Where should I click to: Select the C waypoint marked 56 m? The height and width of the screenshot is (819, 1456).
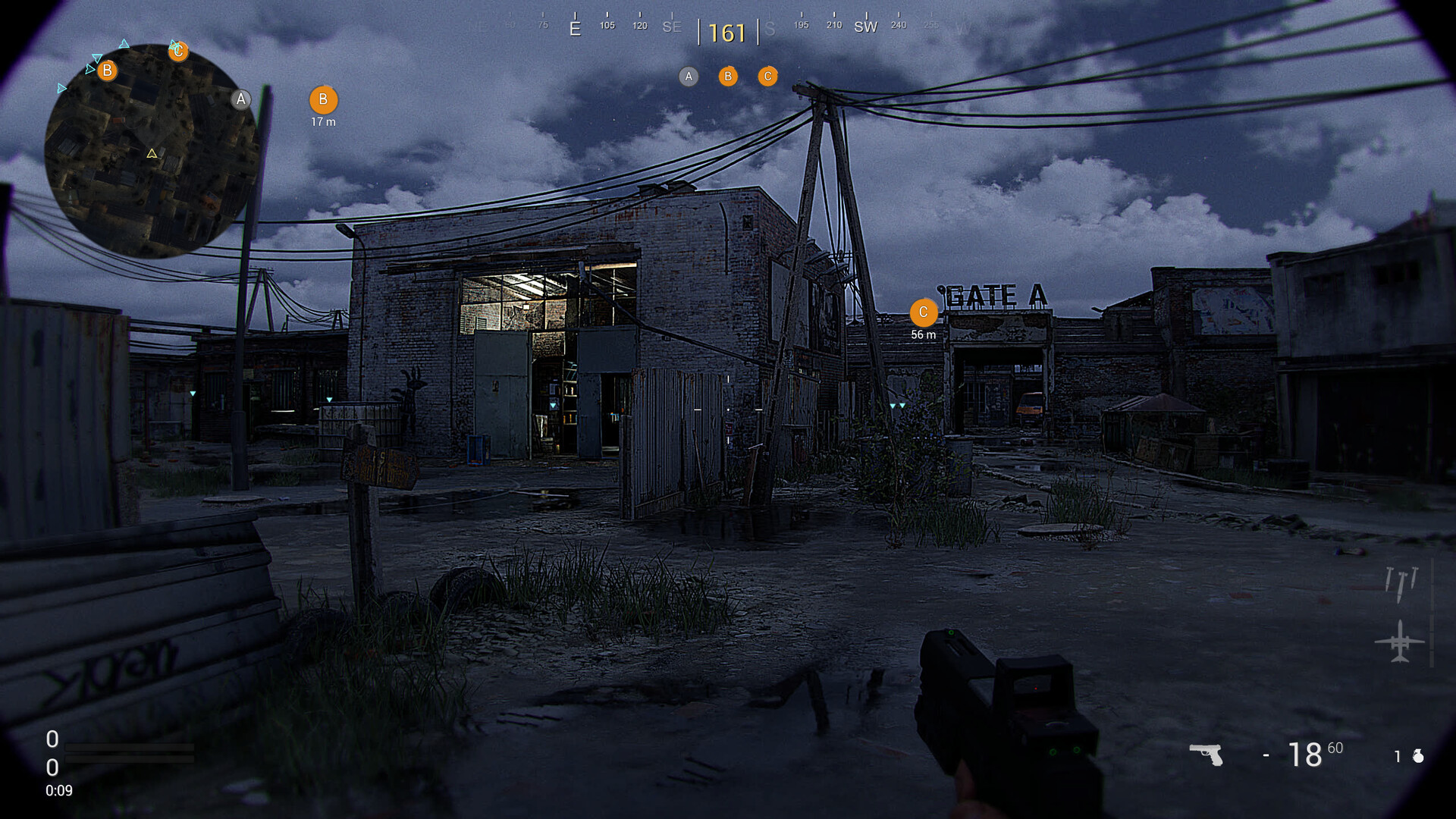pos(923,312)
